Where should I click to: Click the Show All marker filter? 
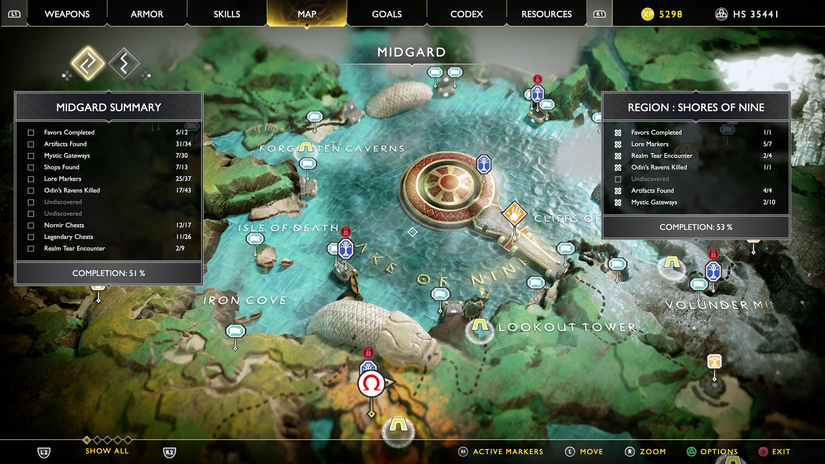pyautogui.click(x=106, y=451)
